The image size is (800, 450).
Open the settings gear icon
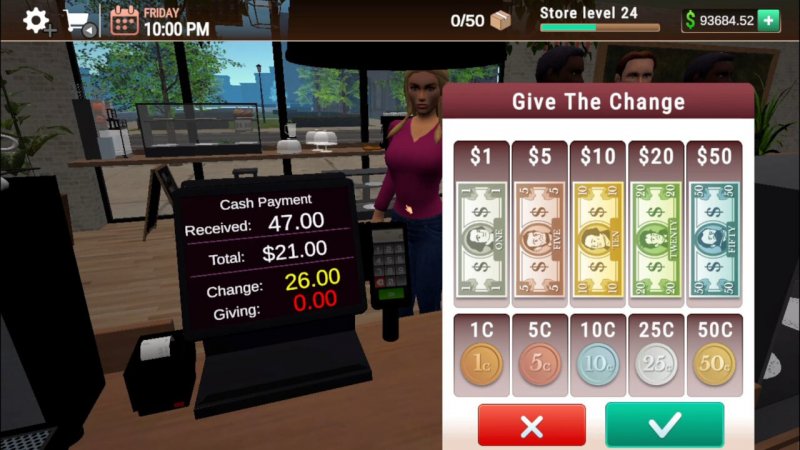pyautogui.click(x=36, y=20)
